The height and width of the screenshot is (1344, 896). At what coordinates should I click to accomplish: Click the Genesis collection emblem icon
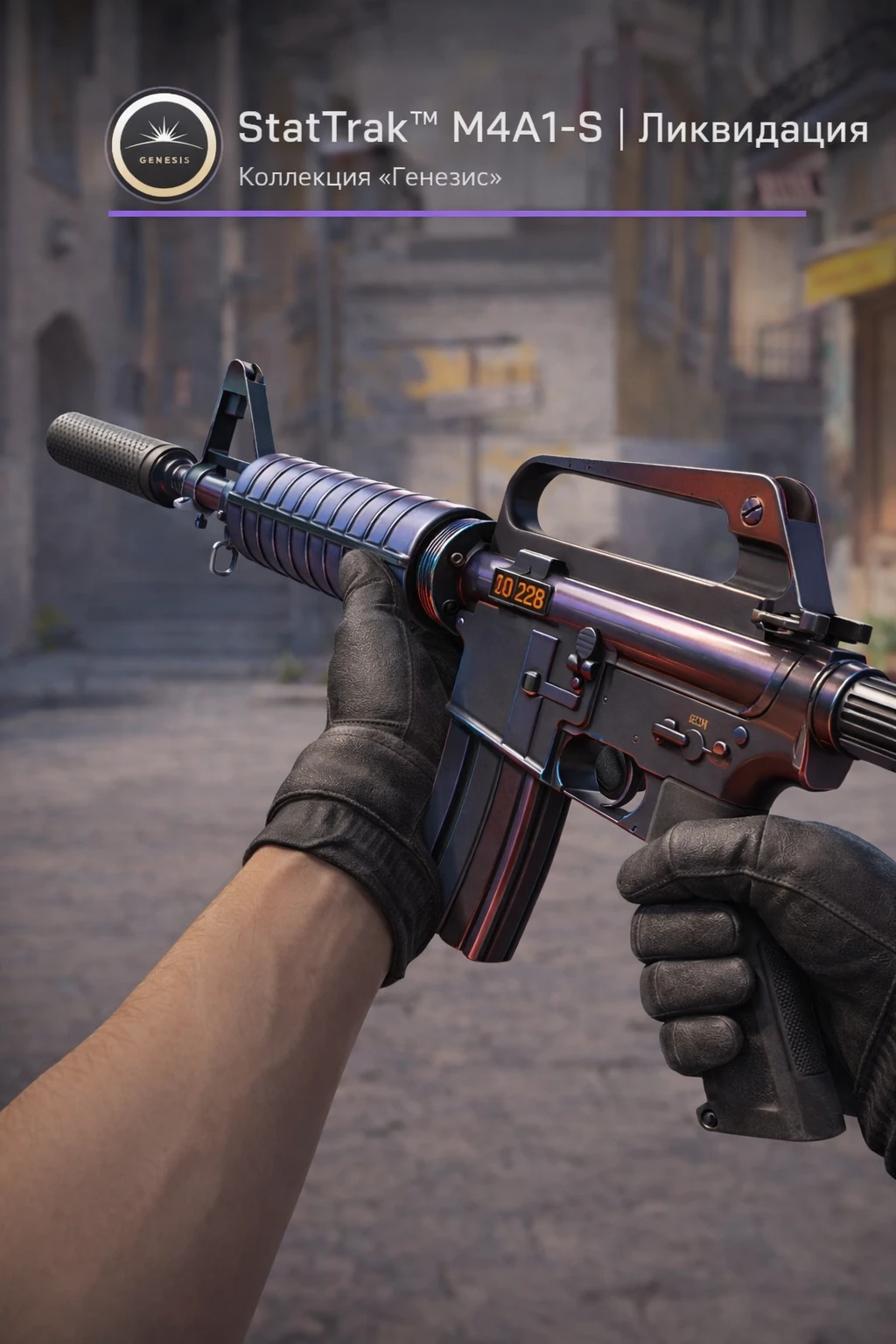tap(164, 143)
